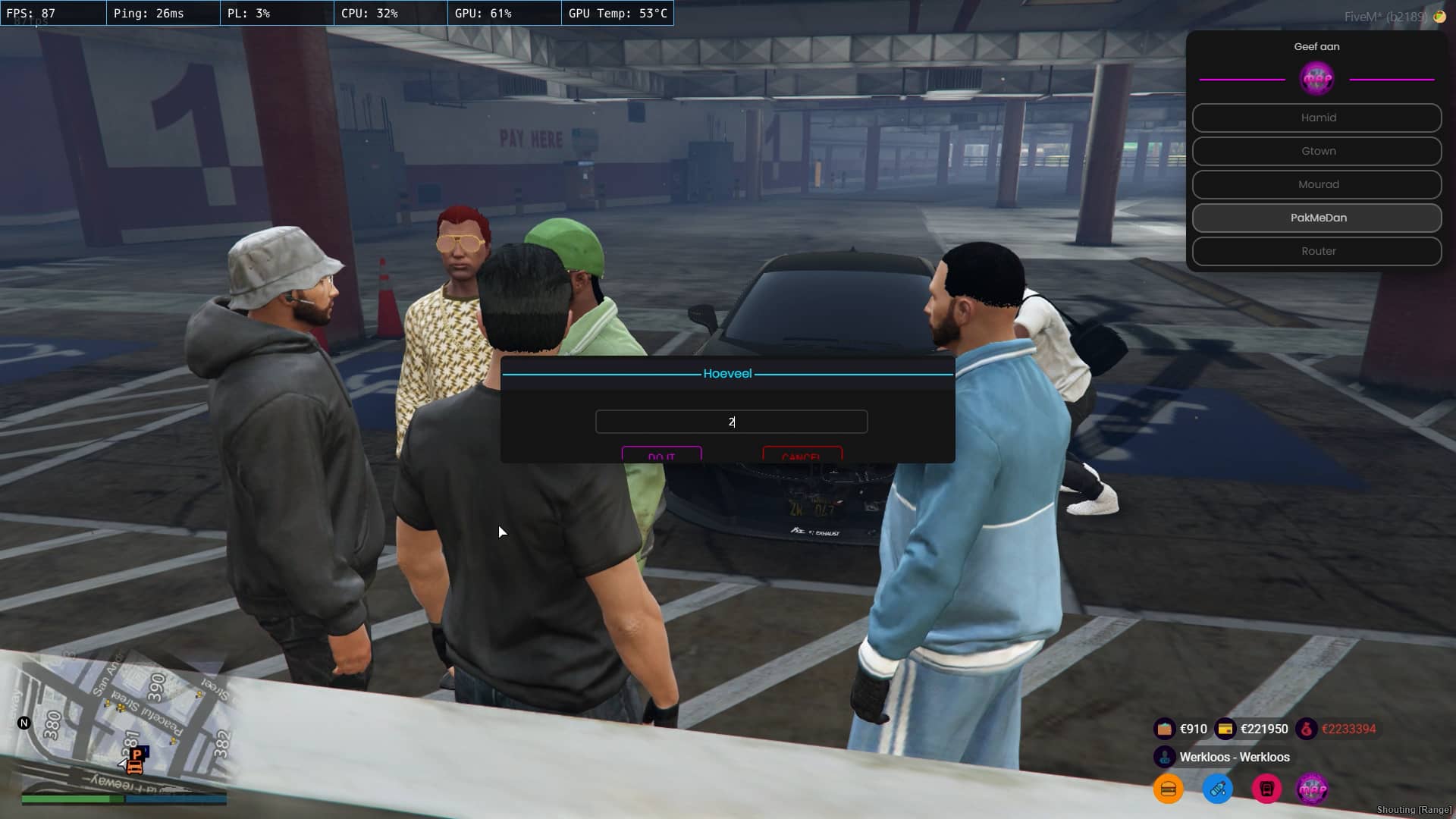
Task: Pick Mourad from the player list
Action: 1316,184
